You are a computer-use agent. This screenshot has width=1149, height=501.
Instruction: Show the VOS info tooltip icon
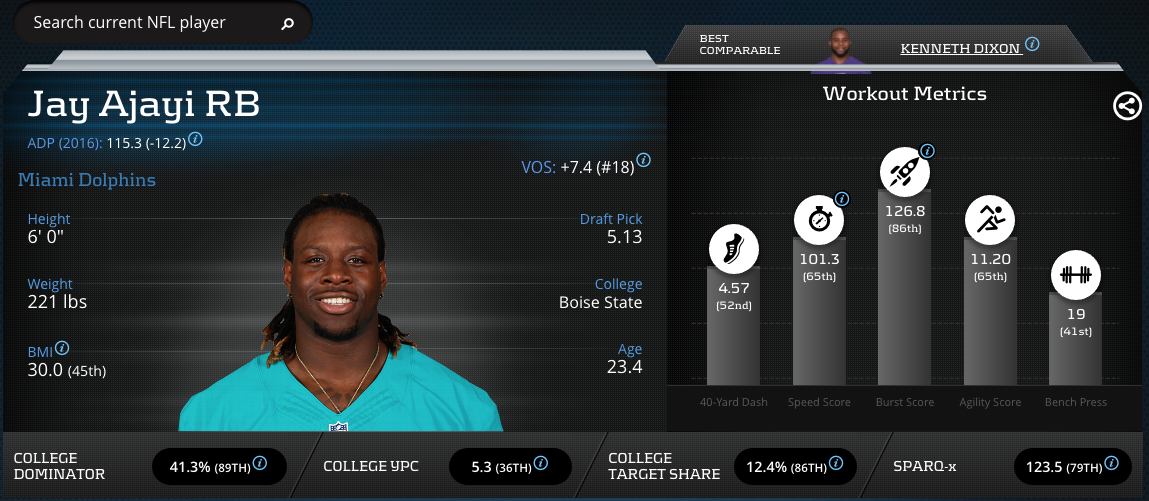644,160
